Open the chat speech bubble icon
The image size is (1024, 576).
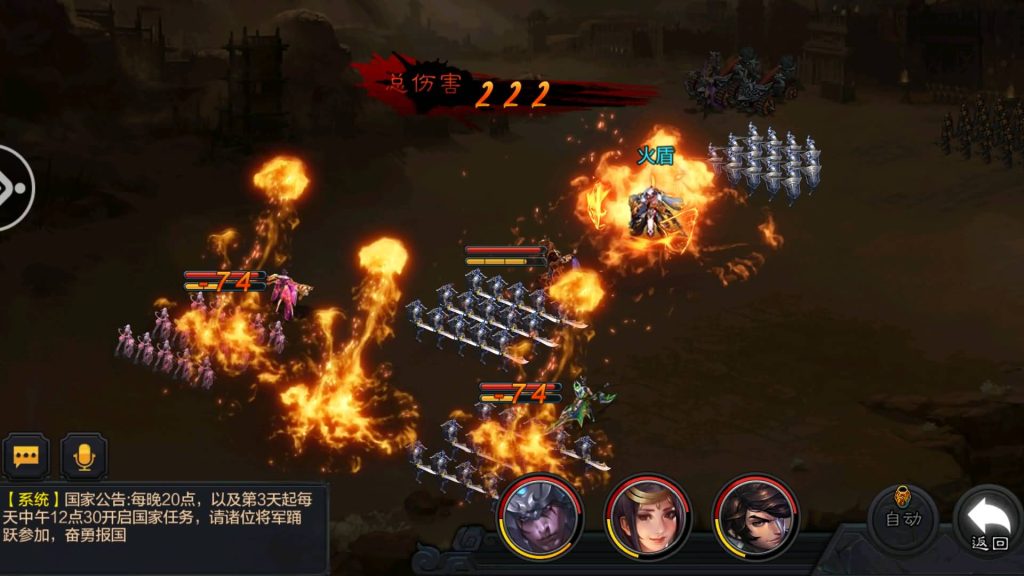[x=27, y=456]
